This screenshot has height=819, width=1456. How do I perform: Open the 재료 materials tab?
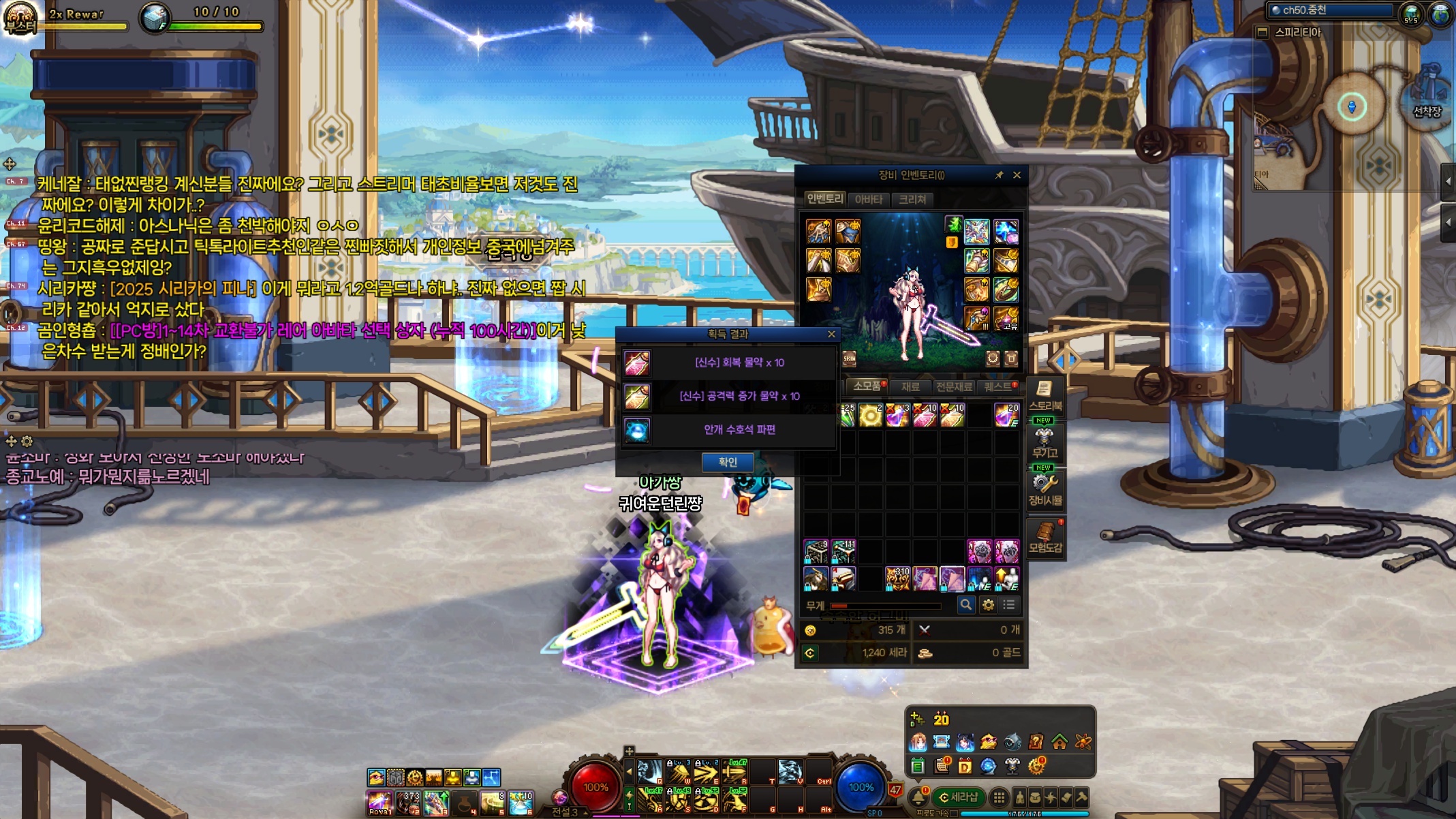[x=910, y=386]
